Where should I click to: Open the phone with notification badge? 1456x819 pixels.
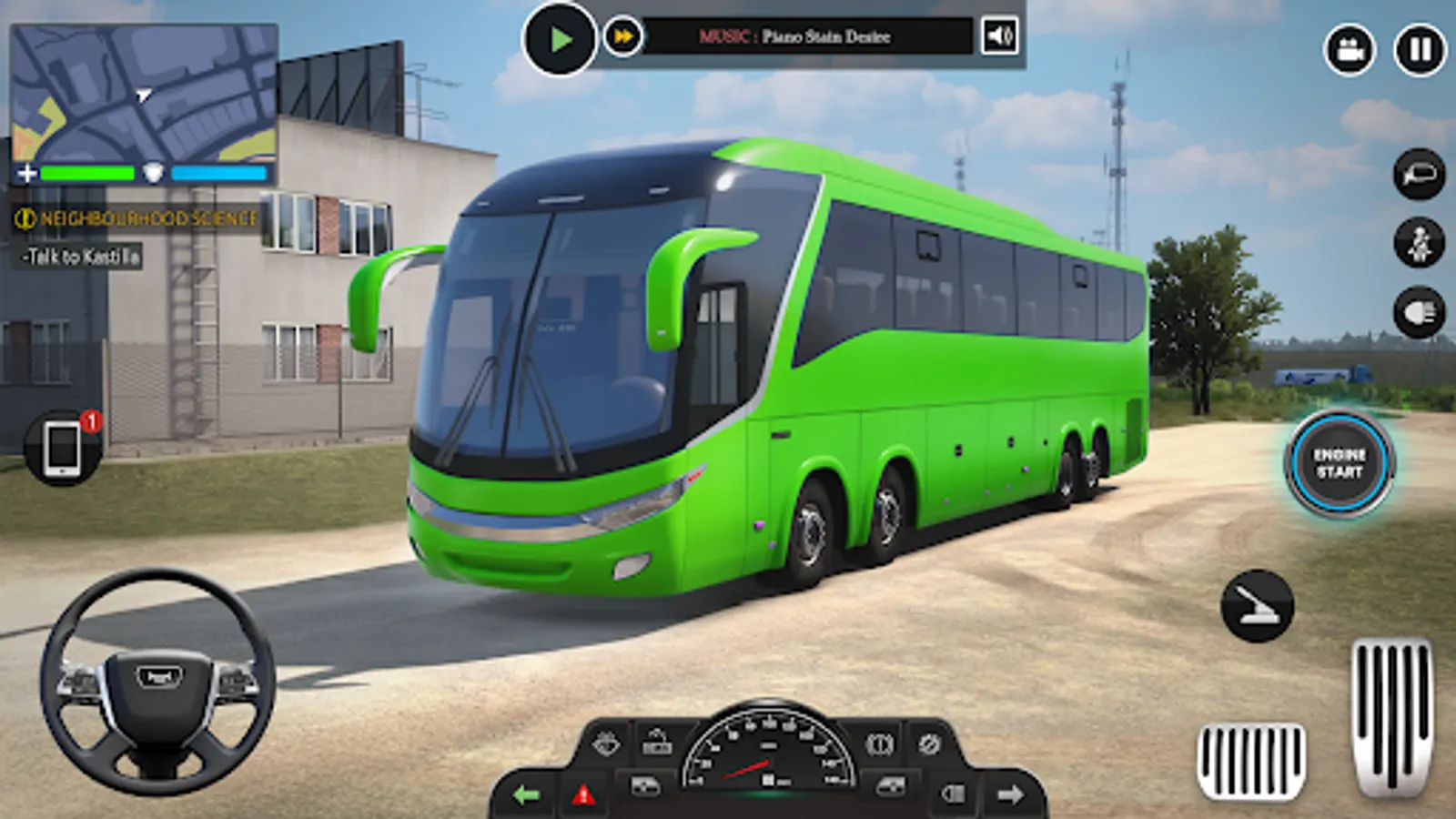[62, 446]
